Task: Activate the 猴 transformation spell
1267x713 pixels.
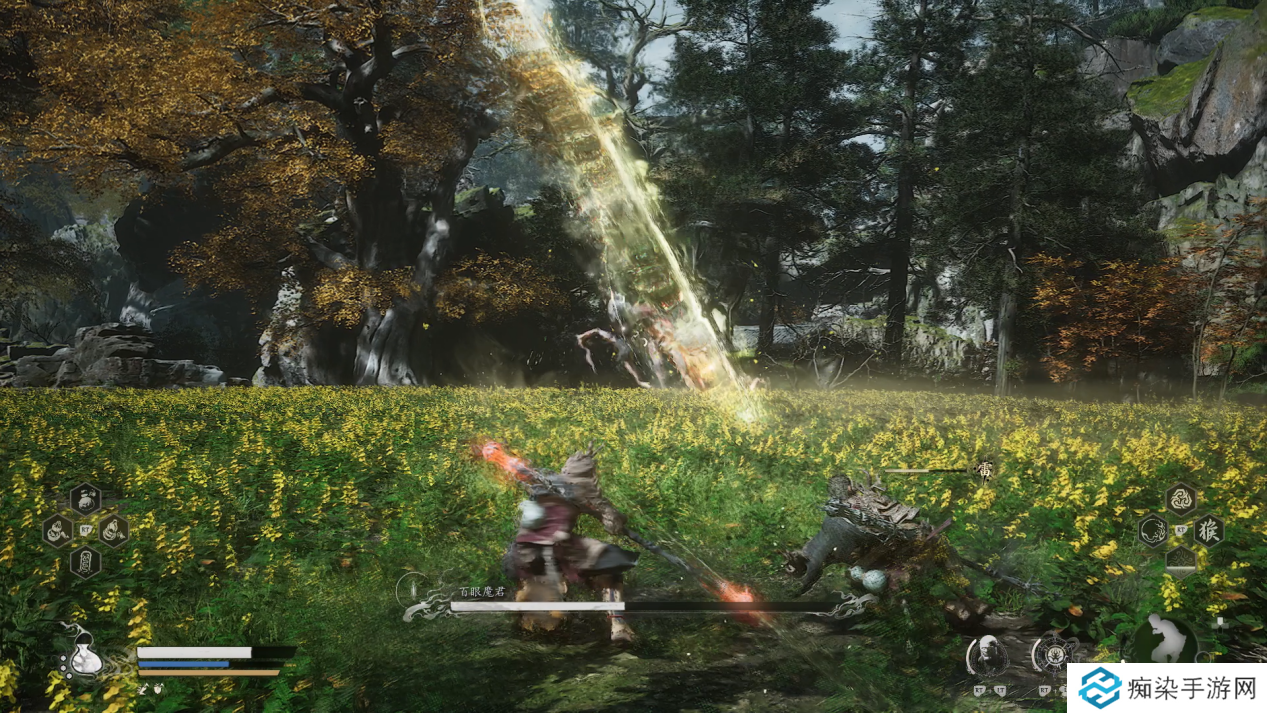Action: click(x=1208, y=530)
